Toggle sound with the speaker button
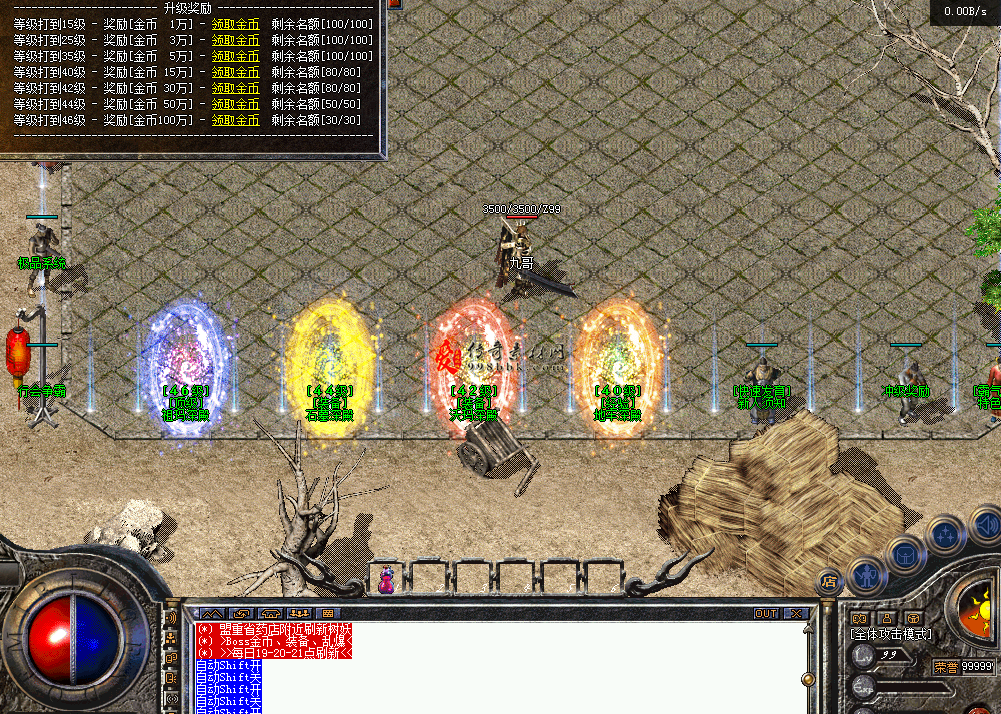The image size is (1001, 714). [x=985, y=523]
